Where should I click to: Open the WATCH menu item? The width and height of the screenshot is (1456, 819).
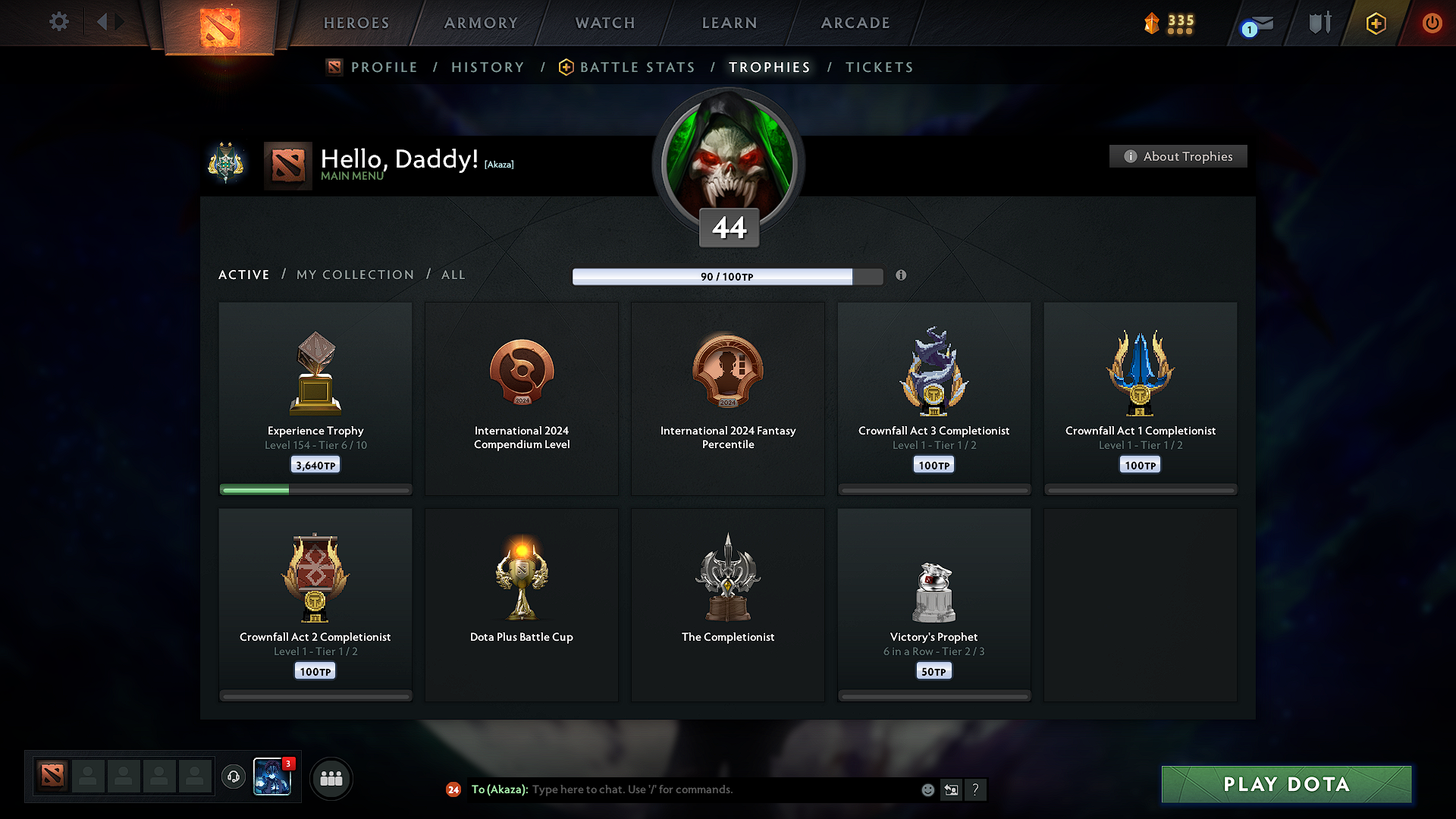604,23
